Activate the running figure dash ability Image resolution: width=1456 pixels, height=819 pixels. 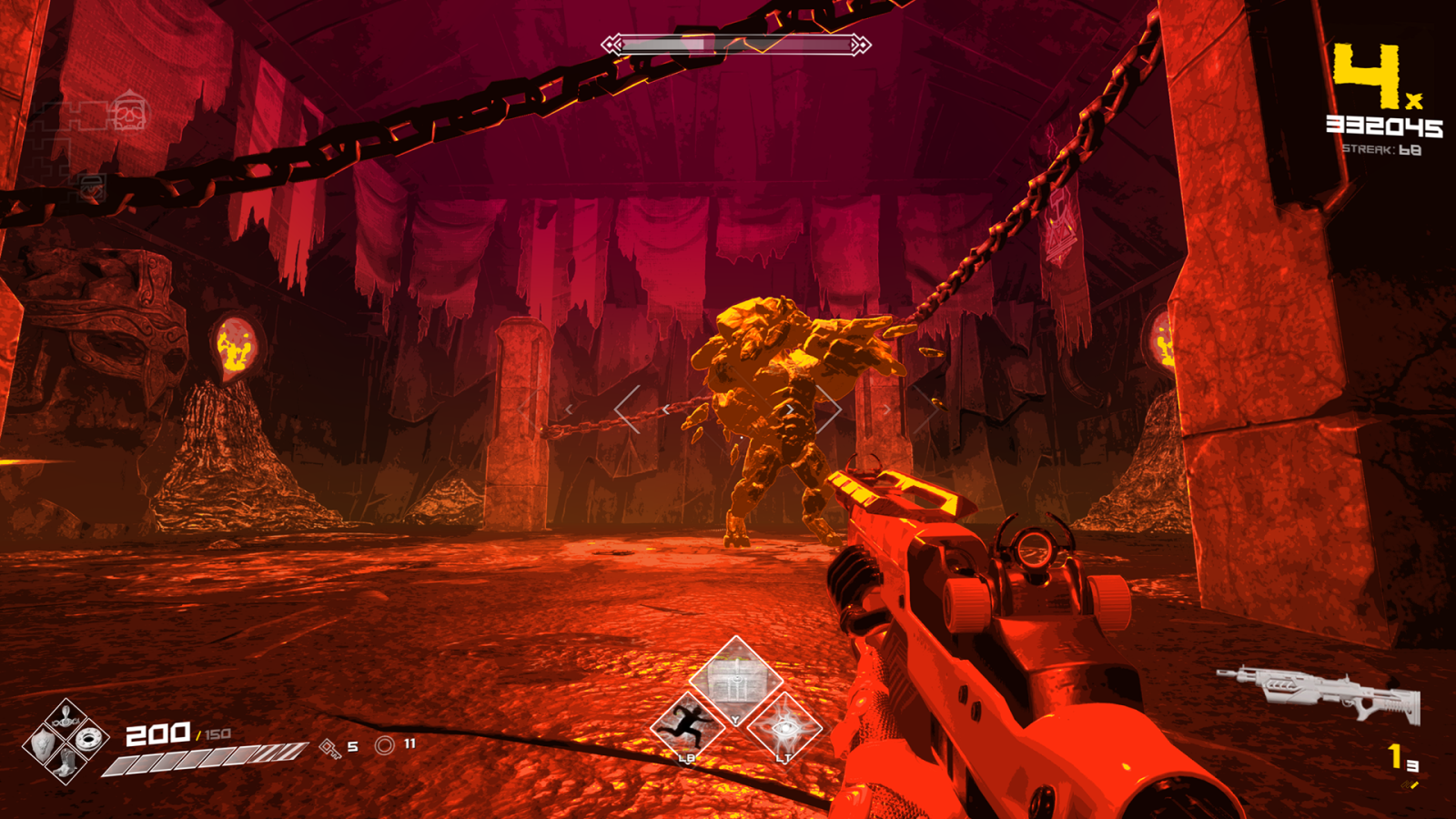[687, 727]
